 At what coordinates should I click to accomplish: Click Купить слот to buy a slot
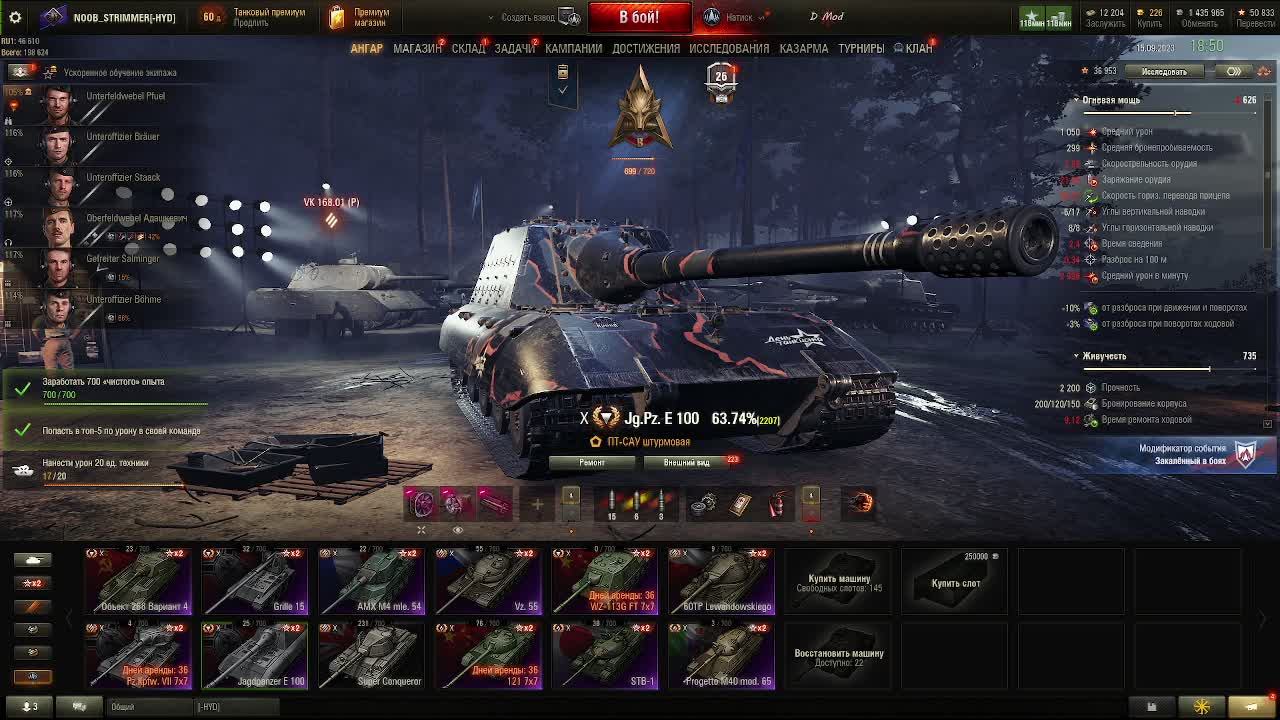955,582
